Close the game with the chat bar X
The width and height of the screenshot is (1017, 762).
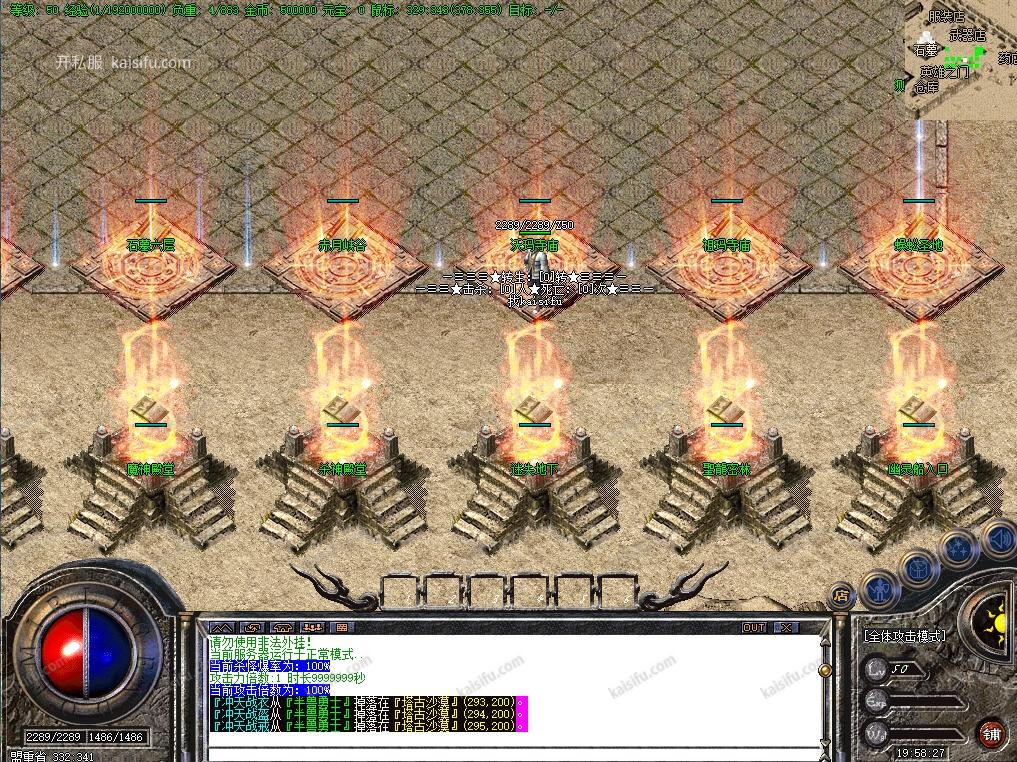pyautogui.click(x=787, y=627)
